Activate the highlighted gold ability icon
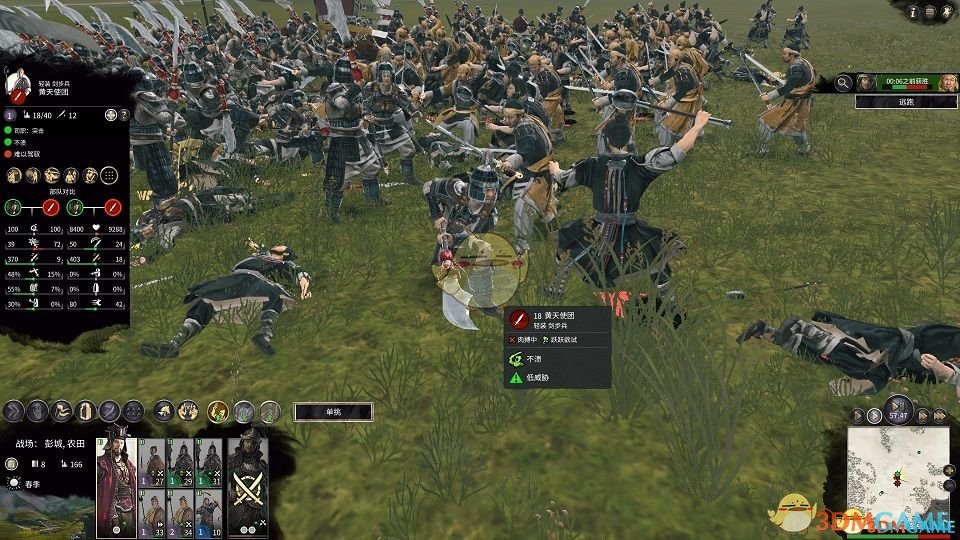960x540 pixels. 218,410
